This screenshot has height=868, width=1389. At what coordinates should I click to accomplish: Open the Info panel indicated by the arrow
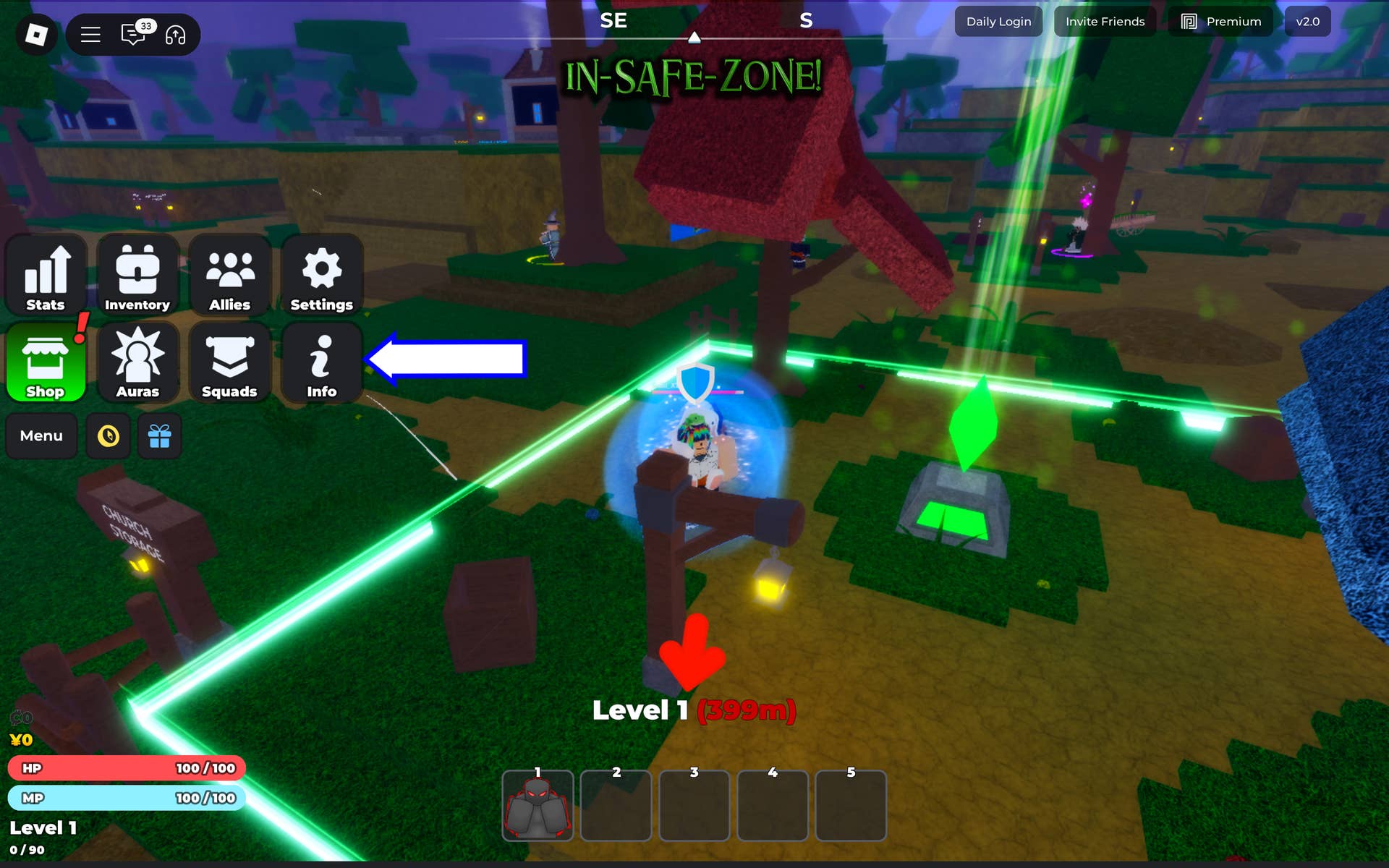(x=321, y=363)
